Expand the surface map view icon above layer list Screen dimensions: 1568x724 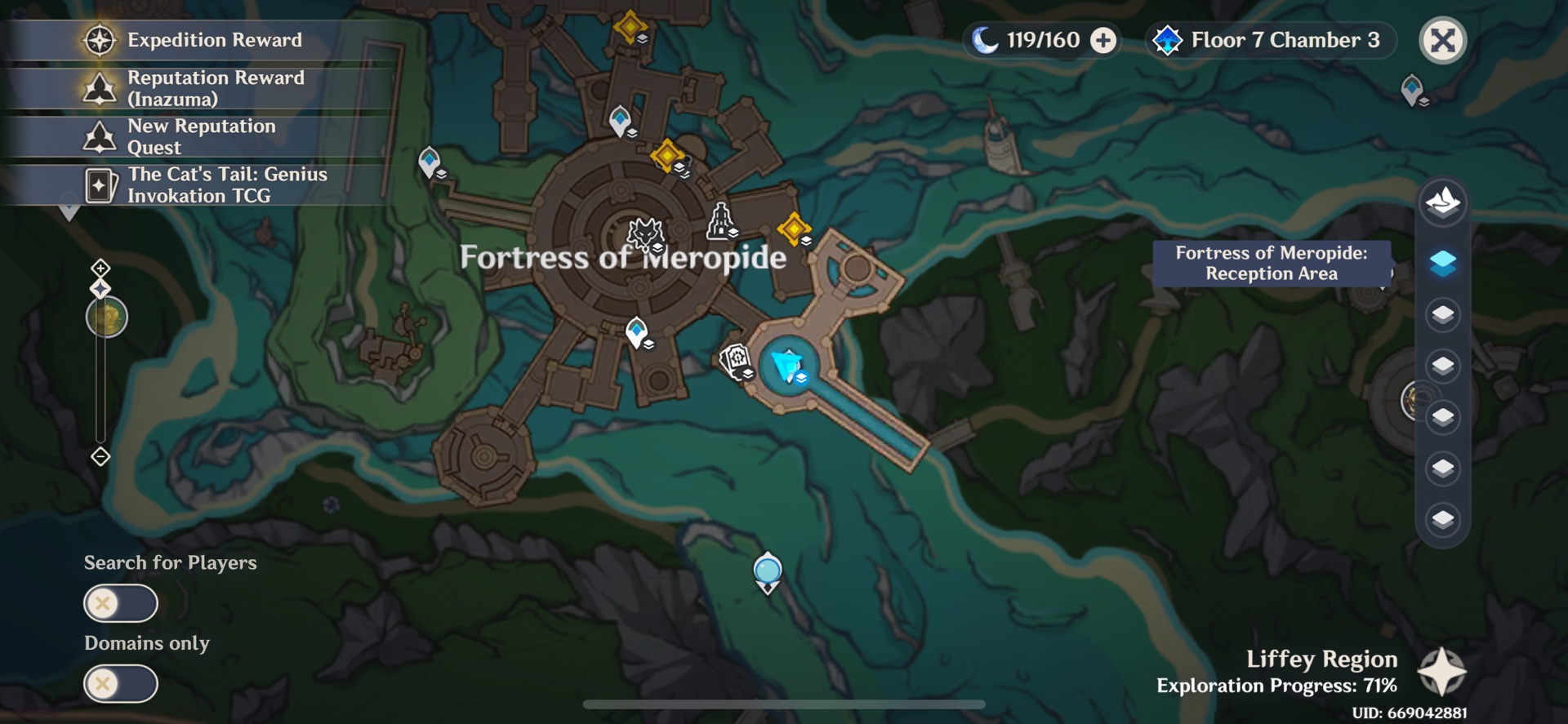click(x=1442, y=202)
